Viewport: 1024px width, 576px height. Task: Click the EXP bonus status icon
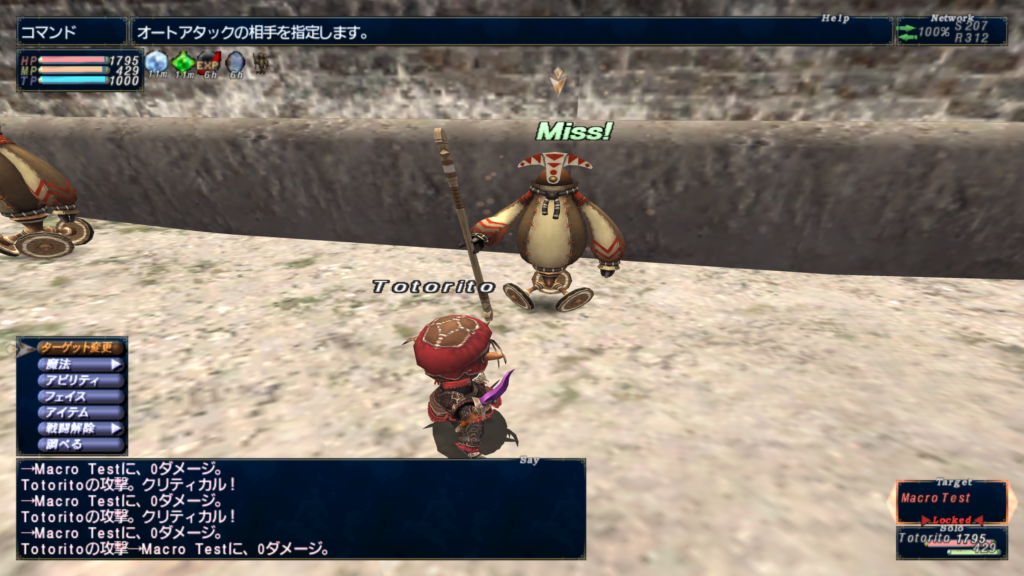(x=208, y=62)
